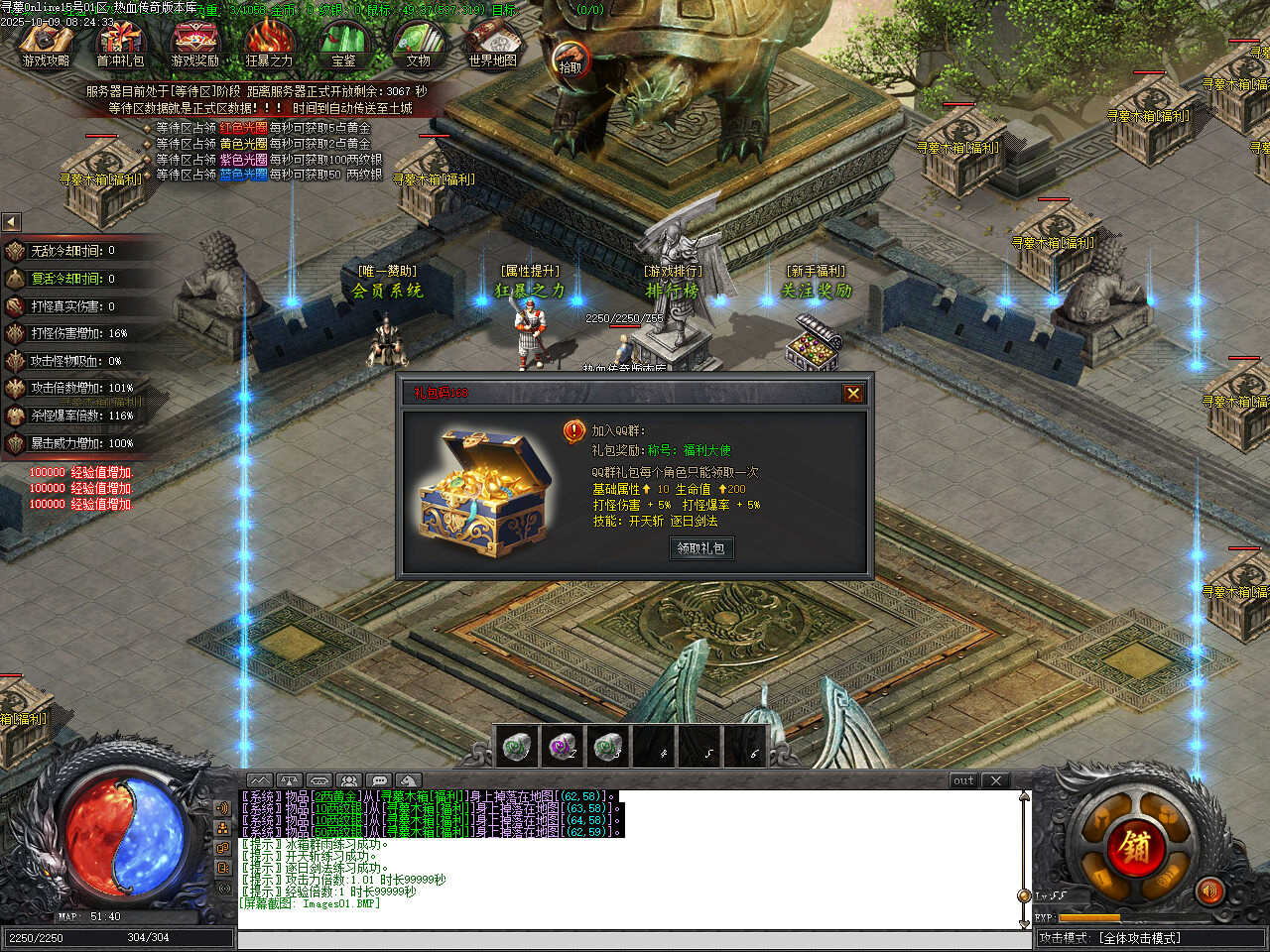Close the 礼包码 gift code dialog
The width and height of the screenshot is (1270, 952).
[852, 394]
